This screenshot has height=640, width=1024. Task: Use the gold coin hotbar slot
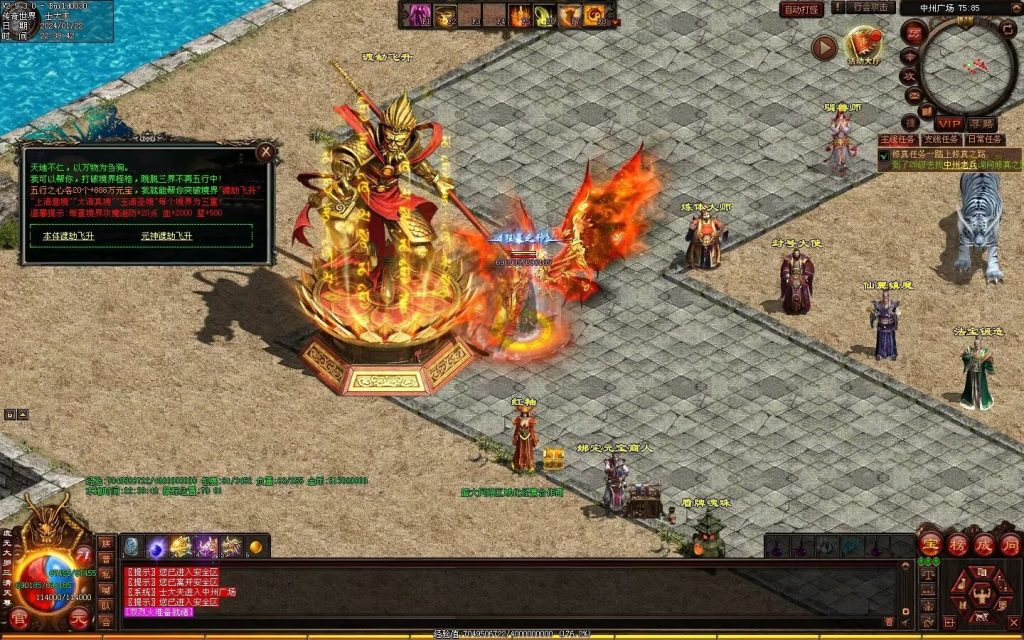tap(256, 547)
